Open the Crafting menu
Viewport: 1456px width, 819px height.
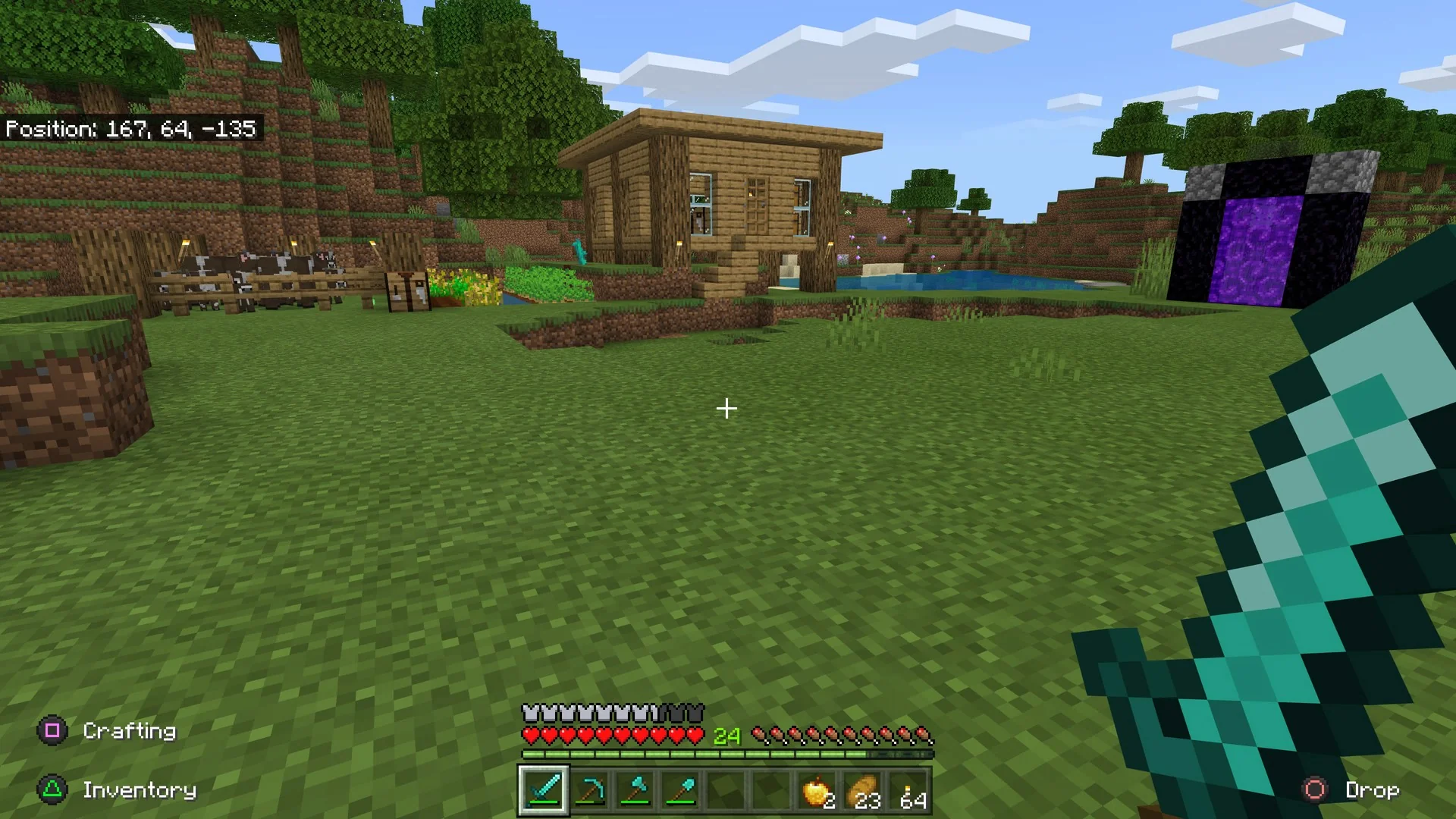coord(129,730)
